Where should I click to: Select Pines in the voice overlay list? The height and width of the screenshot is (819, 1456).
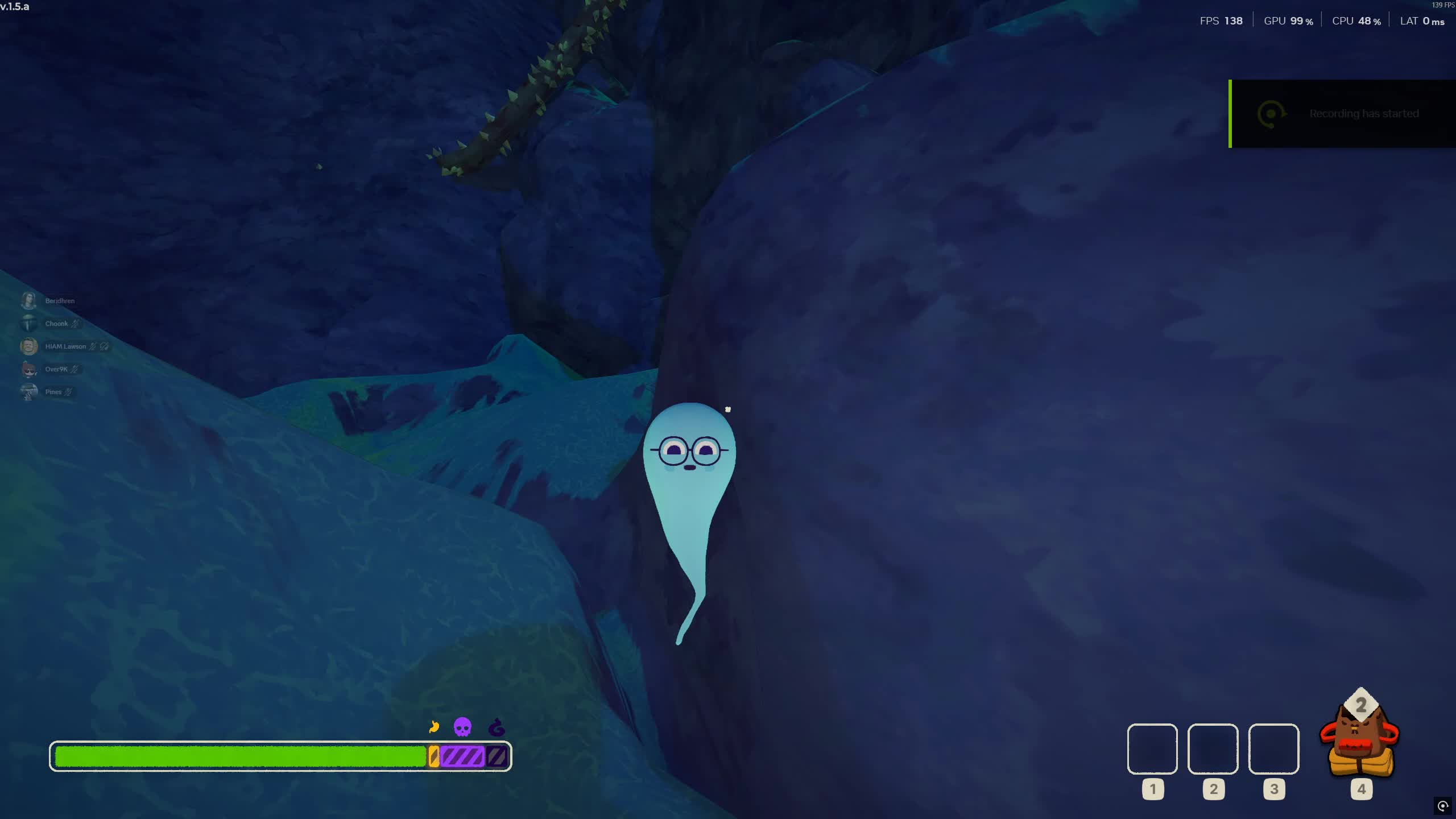[53, 392]
